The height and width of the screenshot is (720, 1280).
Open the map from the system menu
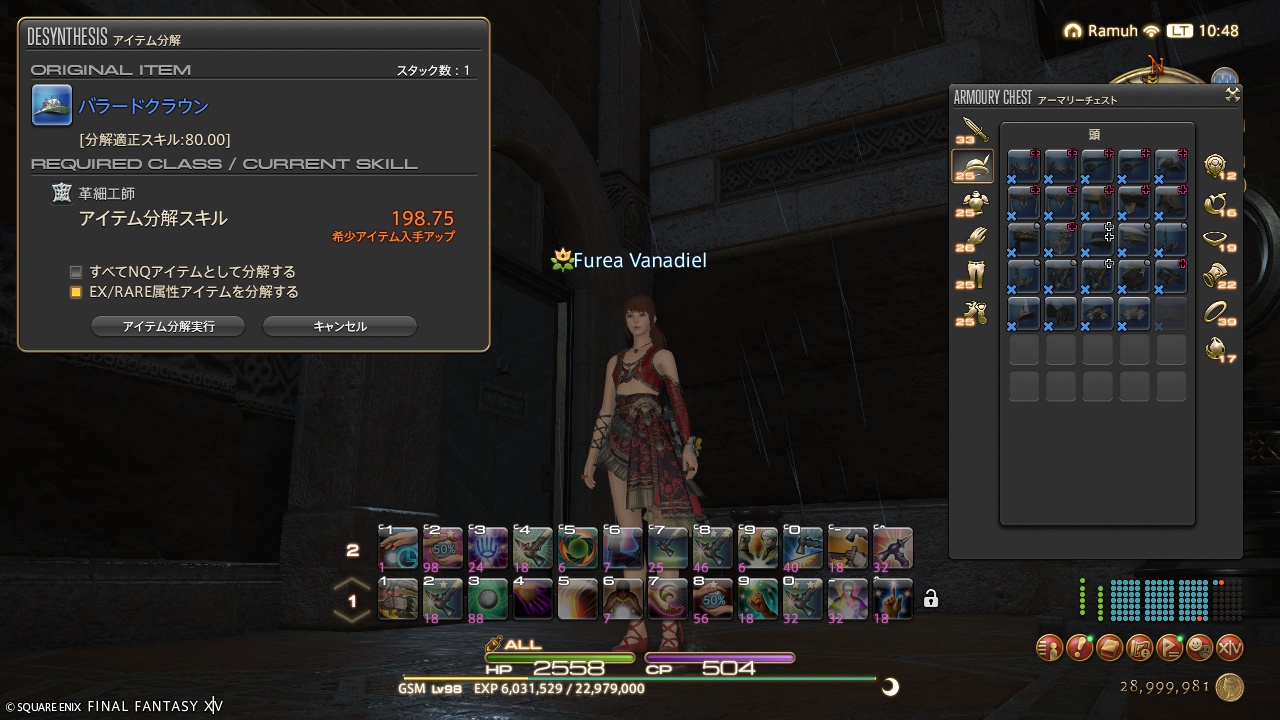pos(1140,648)
